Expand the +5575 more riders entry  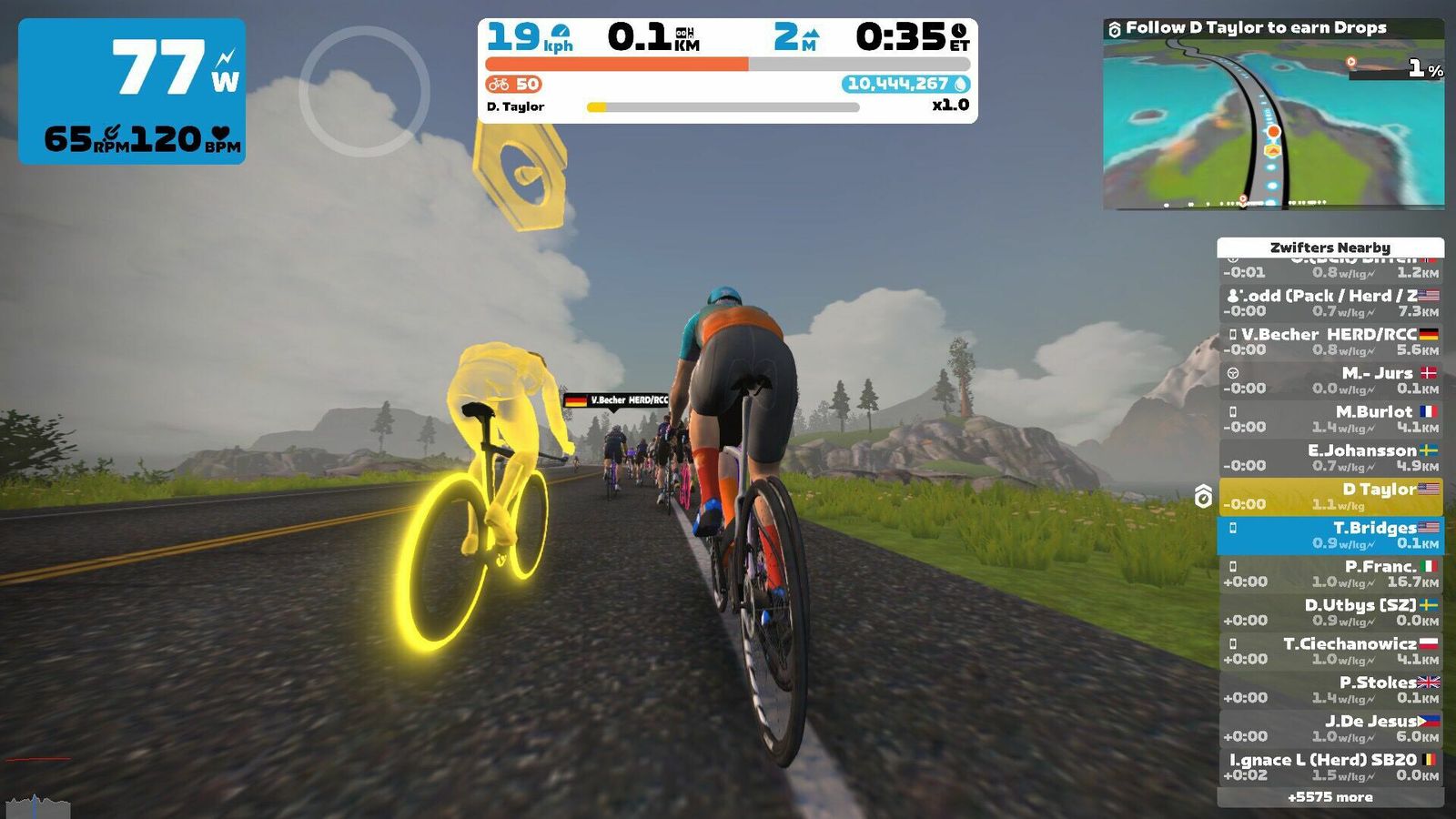pyautogui.click(x=1330, y=797)
